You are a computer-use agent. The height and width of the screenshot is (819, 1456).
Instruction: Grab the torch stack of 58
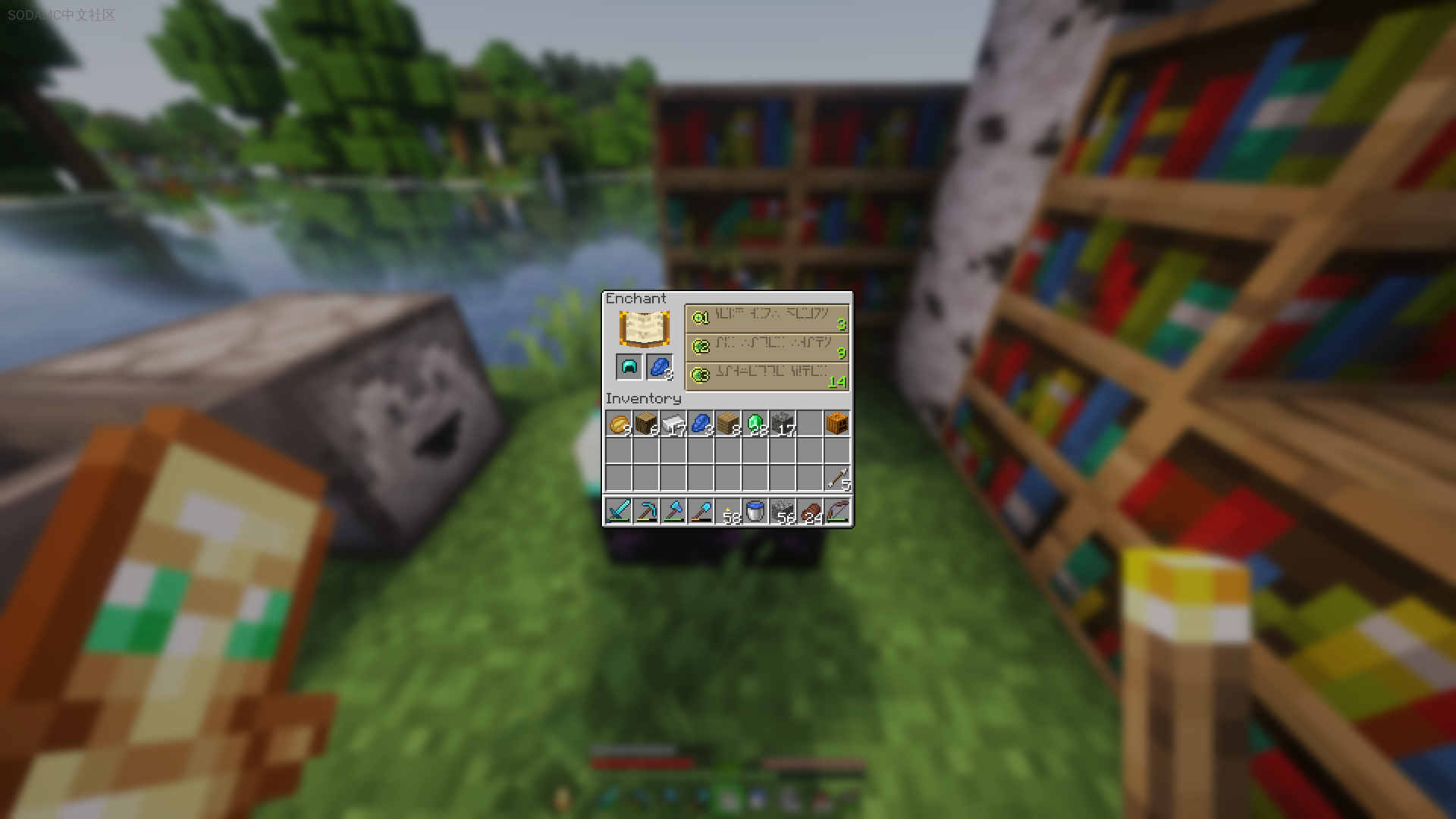coord(728,511)
